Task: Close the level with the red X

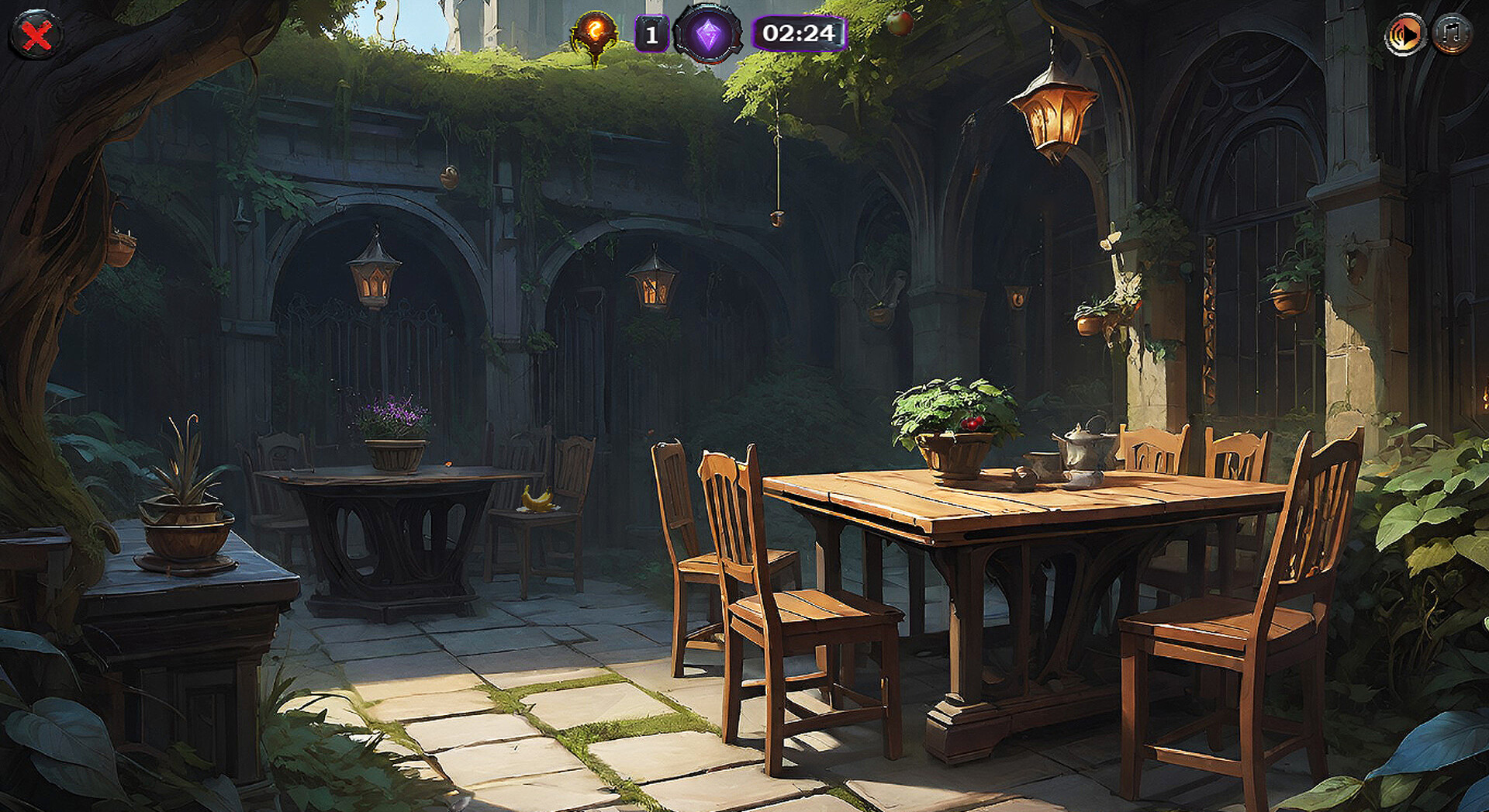Action: (x=36, y=35)
